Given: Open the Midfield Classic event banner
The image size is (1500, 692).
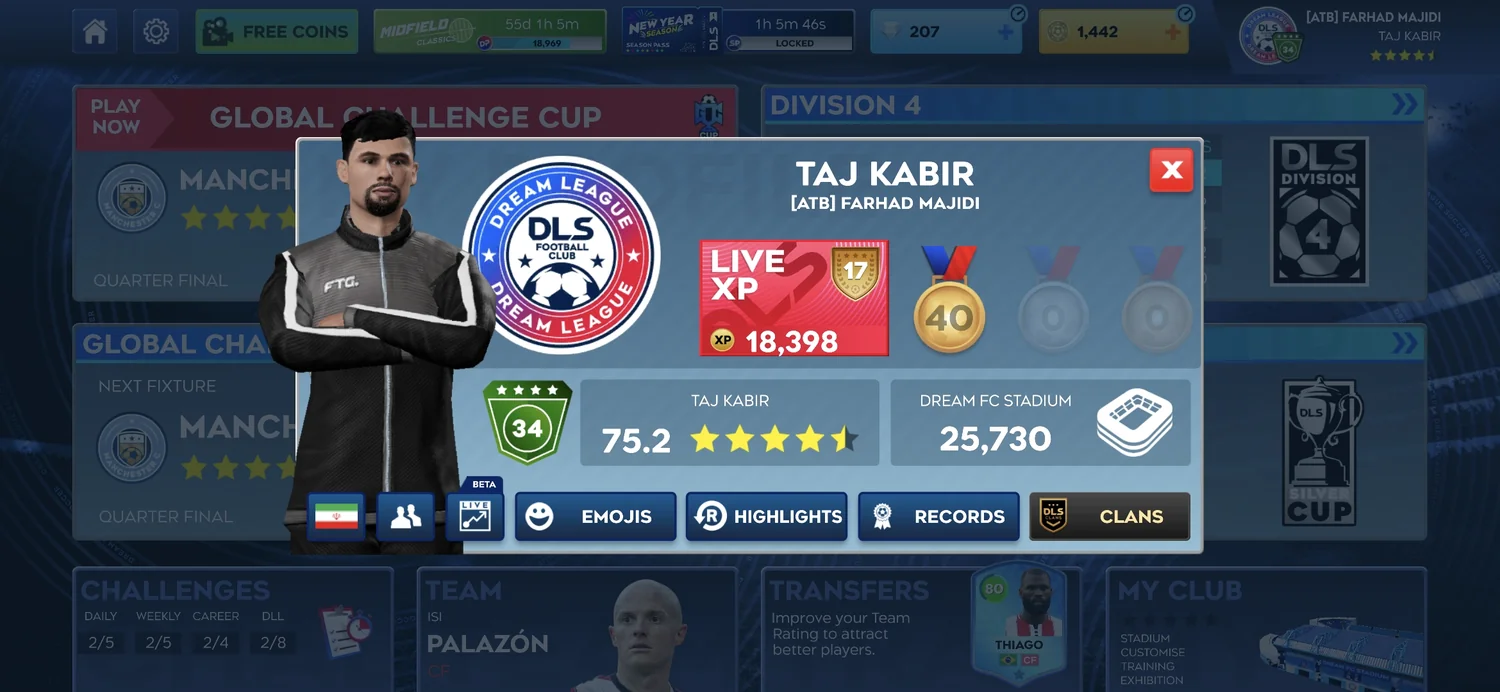Looking at the screenshot, I should point(490,32).
